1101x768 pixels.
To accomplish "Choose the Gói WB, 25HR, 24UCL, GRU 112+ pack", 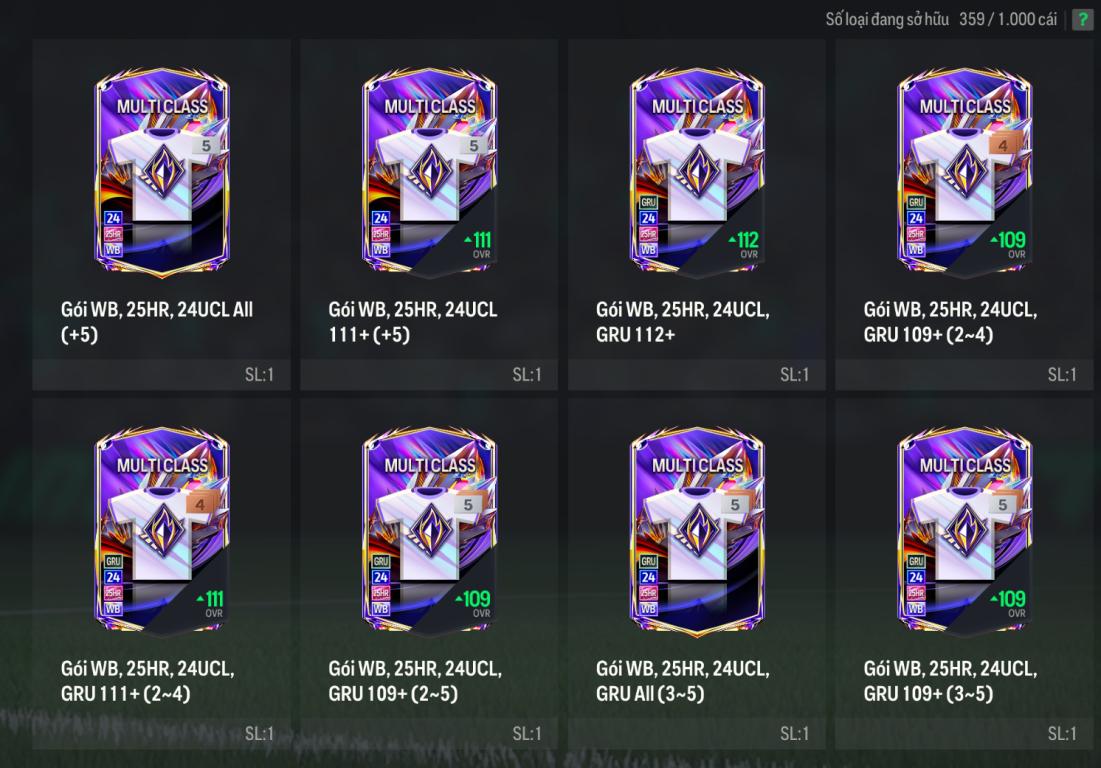I will click(x=697, y=175).
